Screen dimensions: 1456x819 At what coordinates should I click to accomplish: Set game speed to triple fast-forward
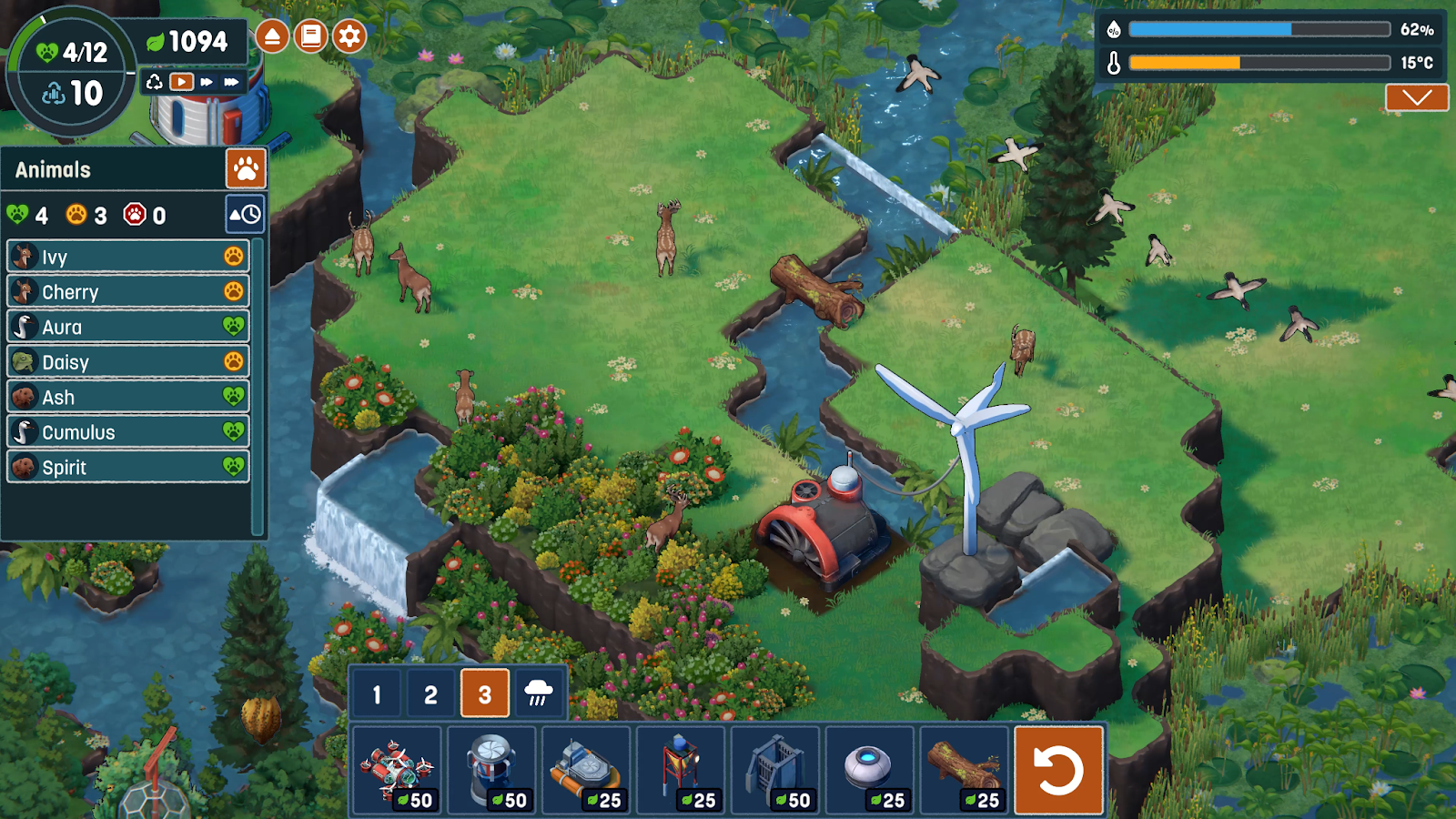tap(232, 82)
